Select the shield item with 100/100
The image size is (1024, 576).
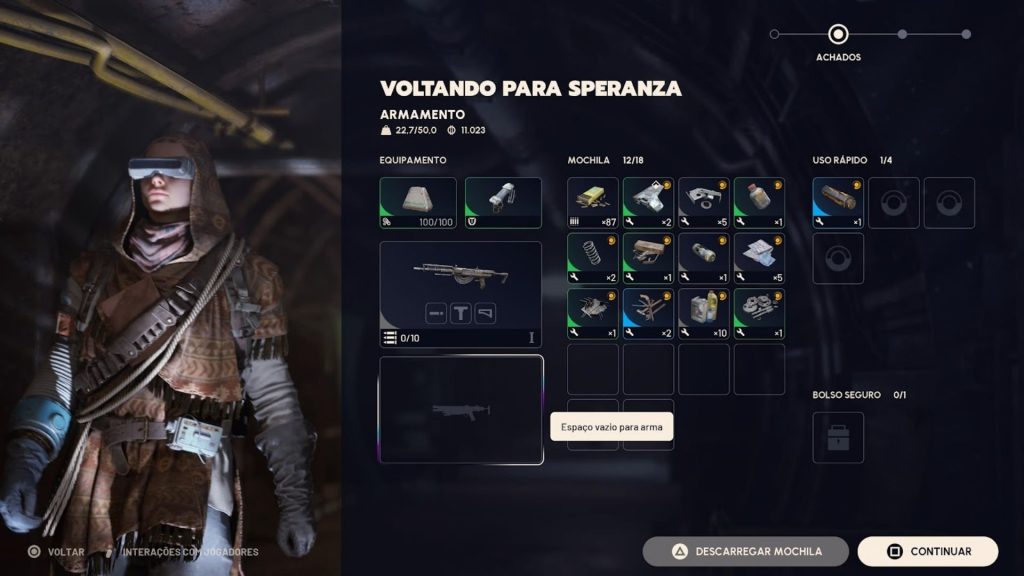(x=418, y=203)
